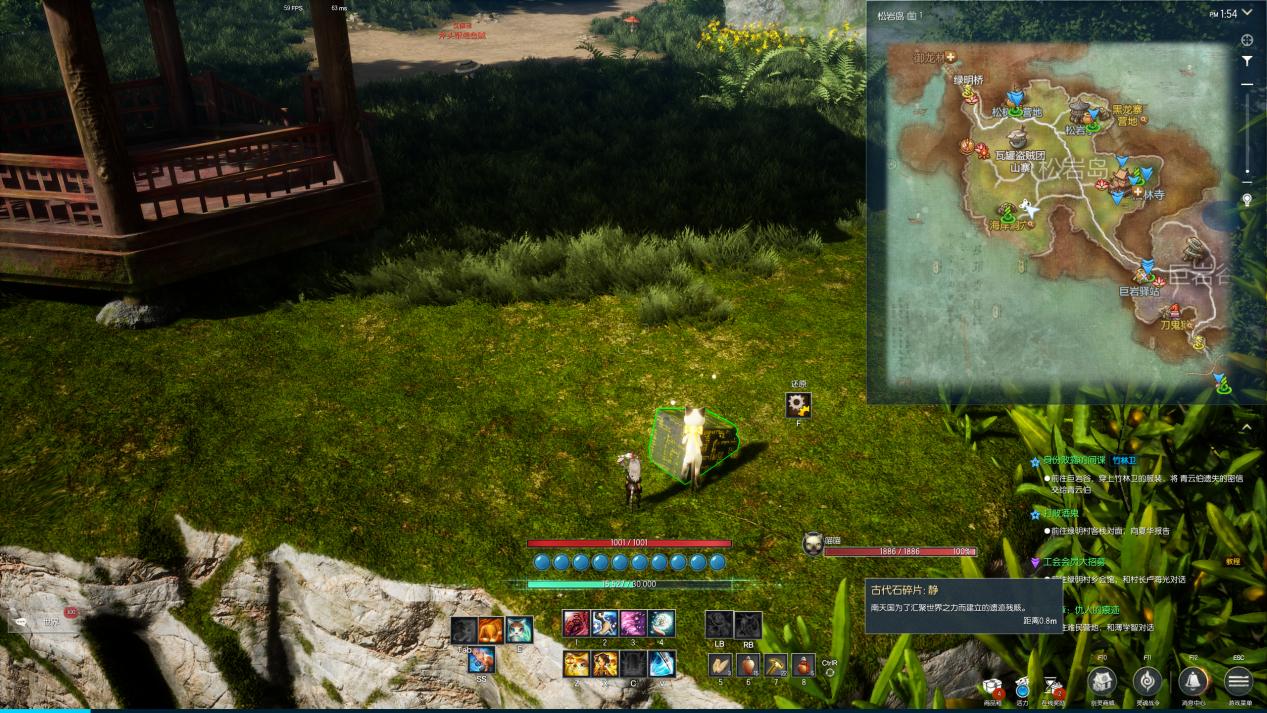Activate the pink swirl skill in slot 3
Viewport: 1267px width, 713px height.
633,624
